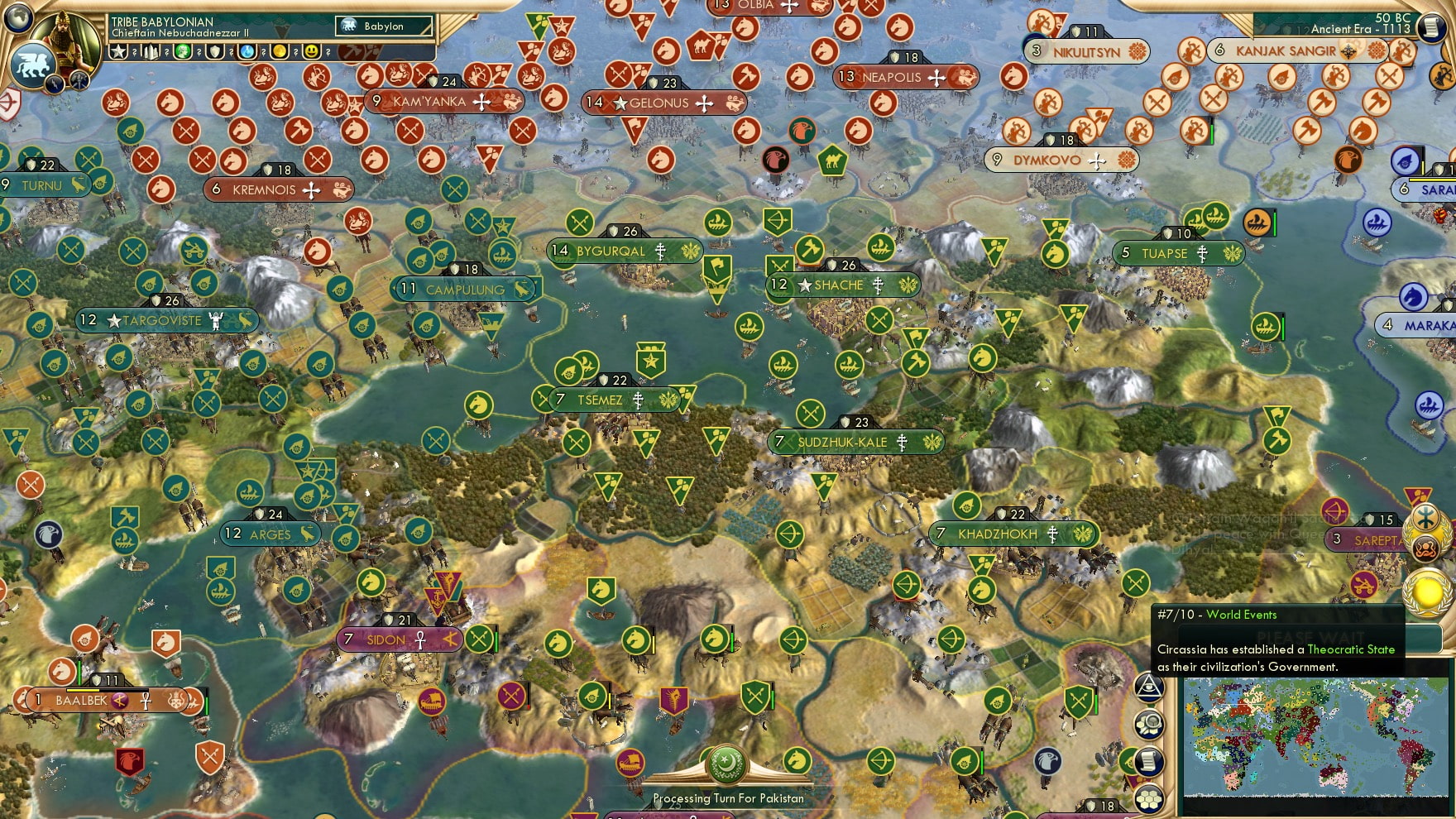The width and height of the screenshot is (1456, 819).
Task: Select the gold coin treasury icon on top bar
Action: click(278, 52)
